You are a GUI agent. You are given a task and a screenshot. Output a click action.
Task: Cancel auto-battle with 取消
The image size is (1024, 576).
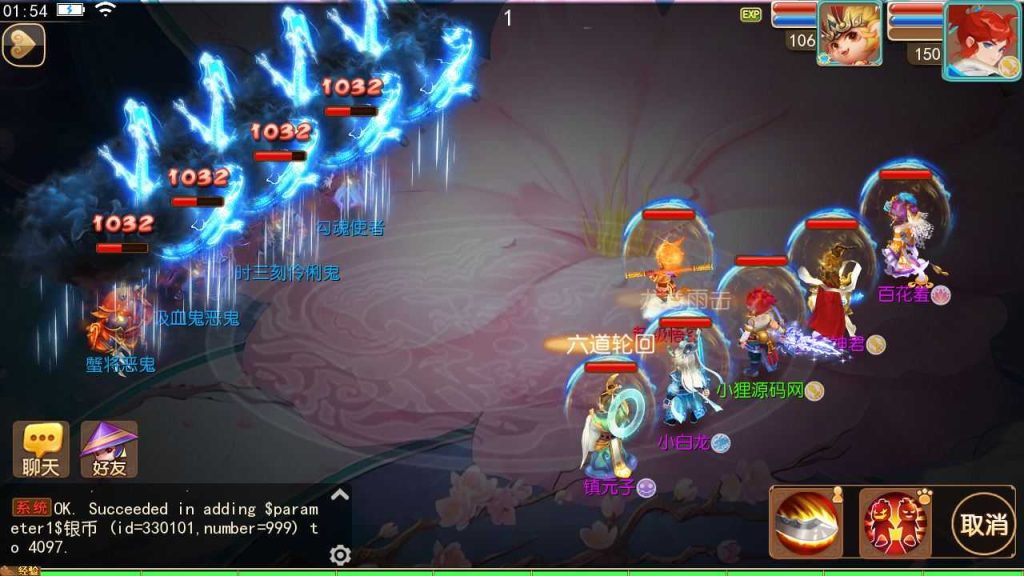984,523
